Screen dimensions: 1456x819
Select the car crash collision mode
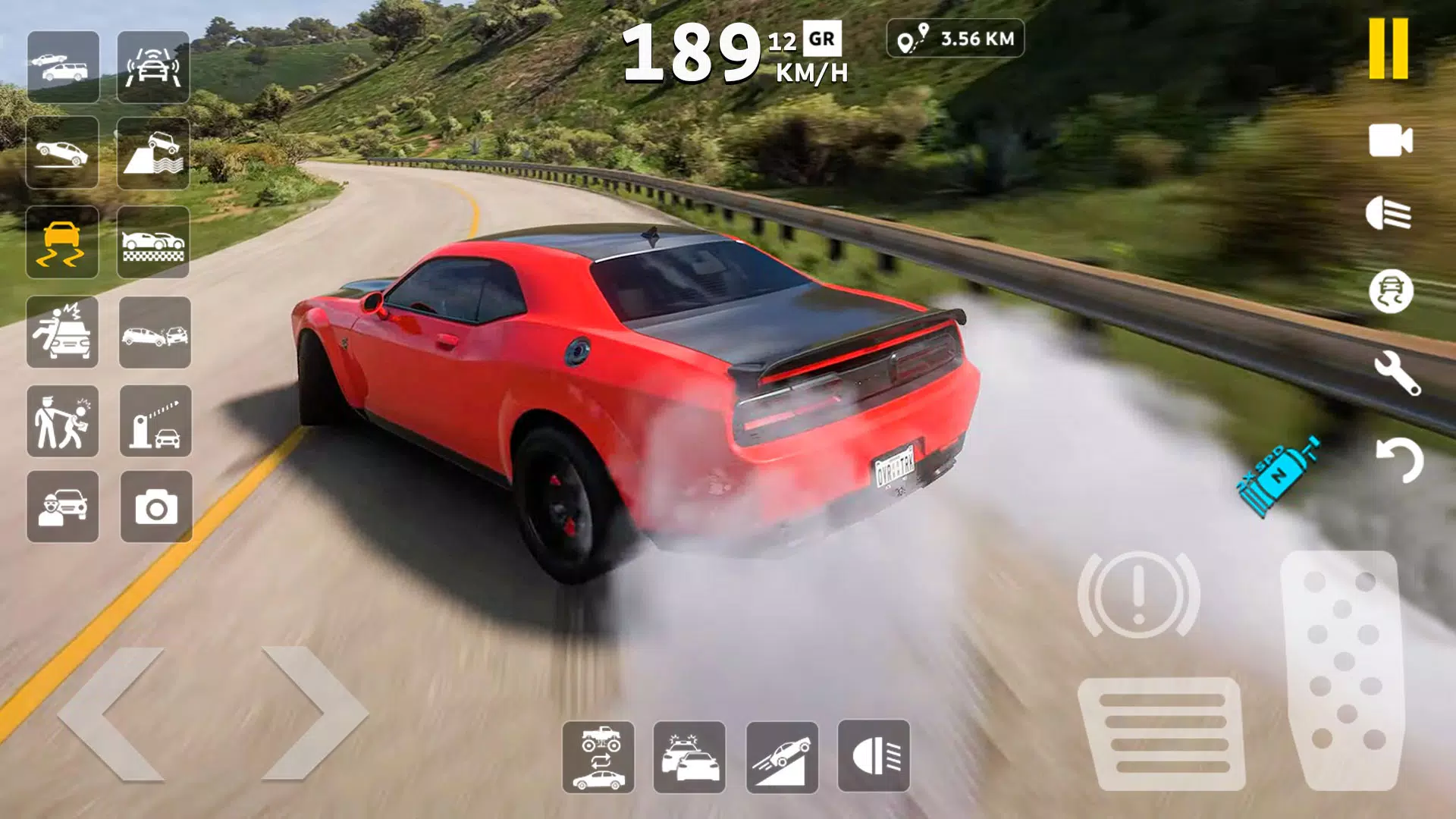154,334
